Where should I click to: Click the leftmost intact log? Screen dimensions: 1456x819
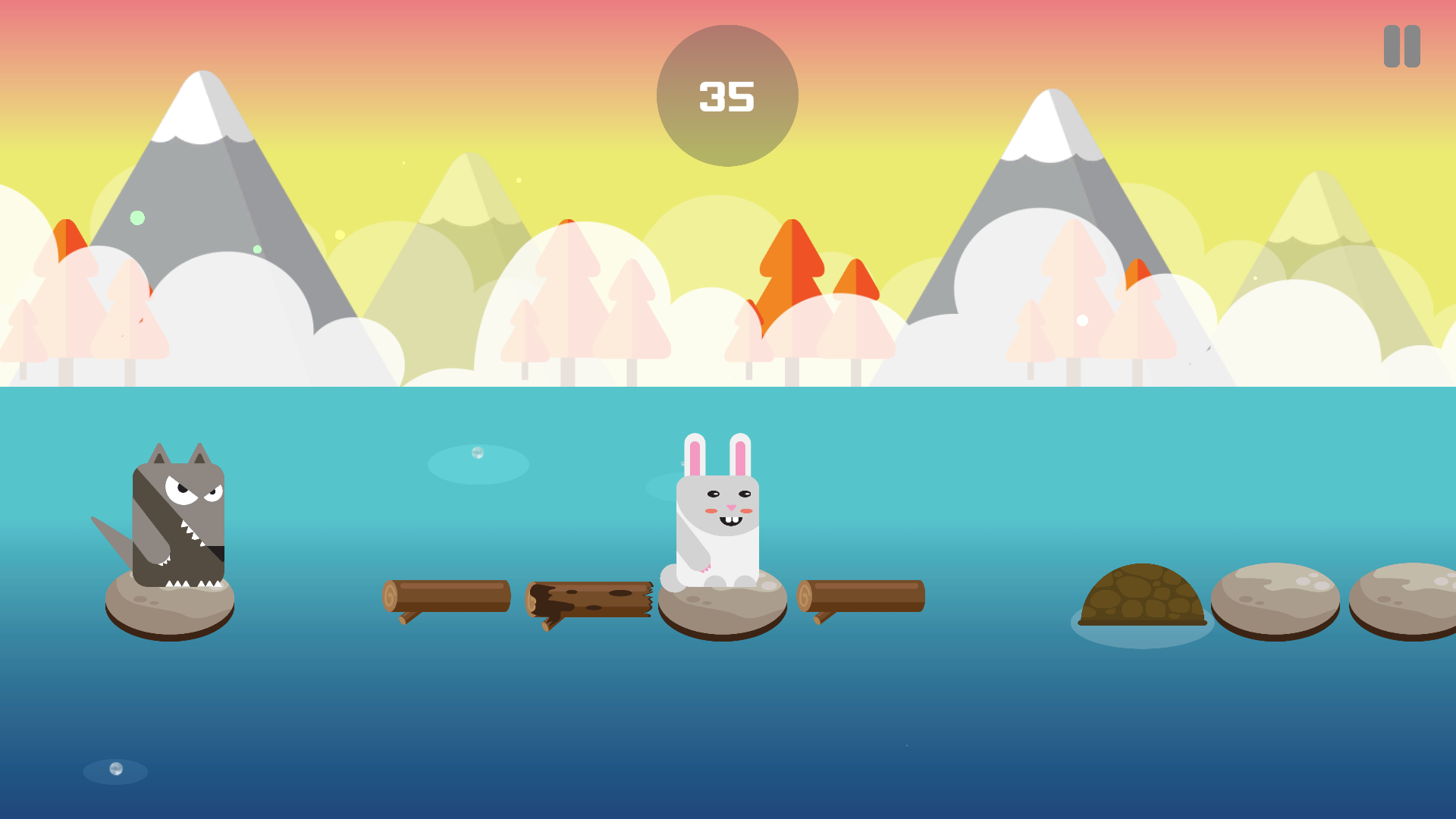point(447,595)
